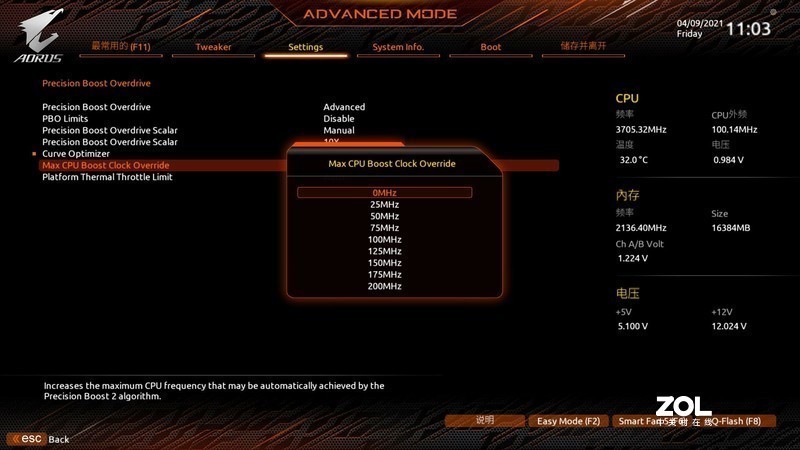The width and height of the screenshot is (800, 450).
Task: Open the System Info. tab
Action: tap(398, 47)
